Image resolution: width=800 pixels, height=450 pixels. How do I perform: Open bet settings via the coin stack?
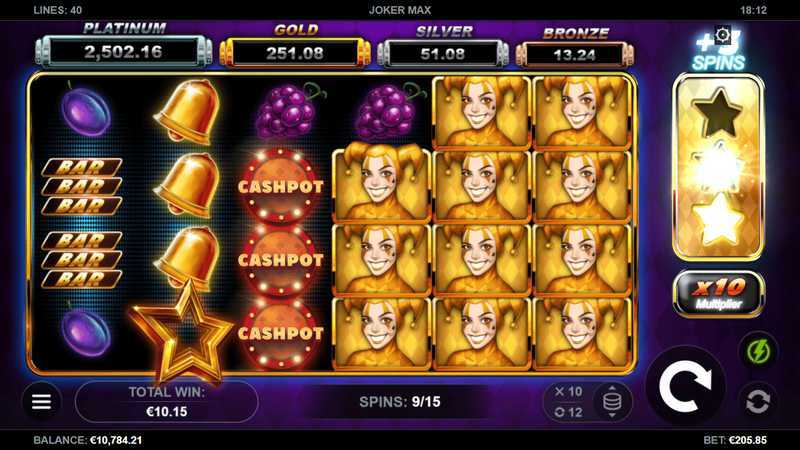coord(612,402)
